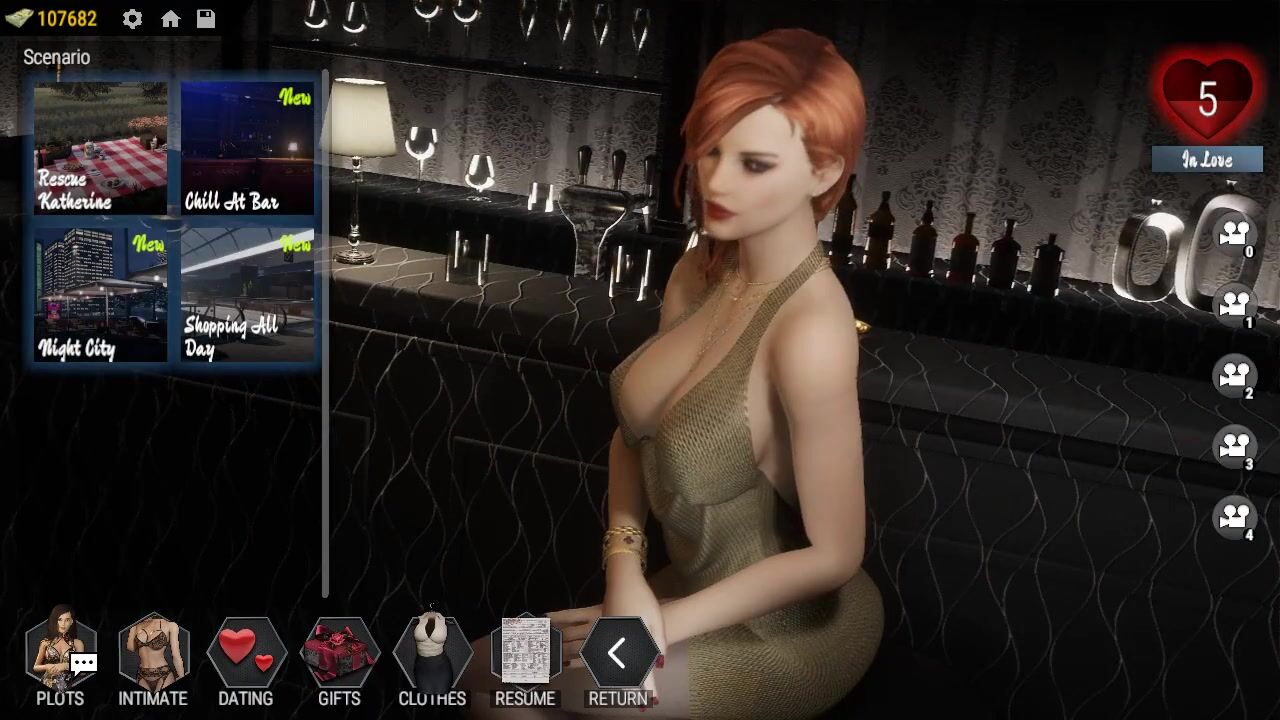Switch to camera angle 1
1280x720 pixels.
[1234, 305]
